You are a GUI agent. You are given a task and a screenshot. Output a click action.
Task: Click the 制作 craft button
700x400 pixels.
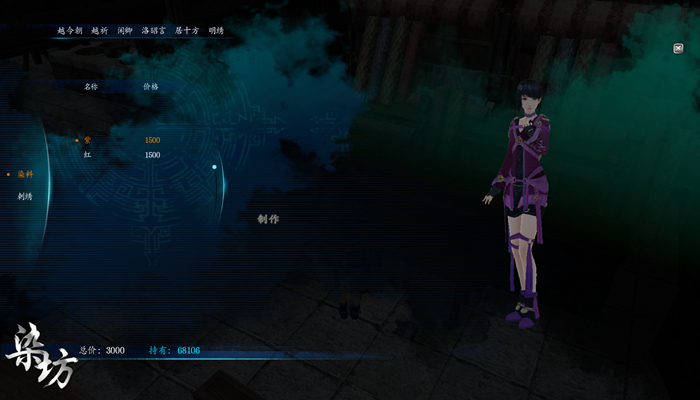pyautogui.click(x=267, y=218)
